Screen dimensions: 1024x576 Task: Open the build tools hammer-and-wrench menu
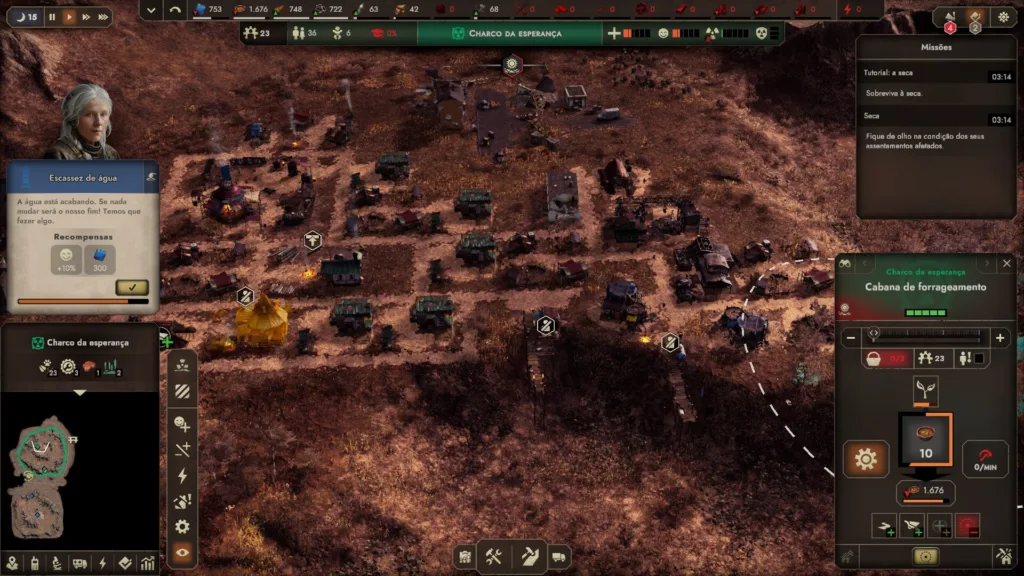[493, 557]
